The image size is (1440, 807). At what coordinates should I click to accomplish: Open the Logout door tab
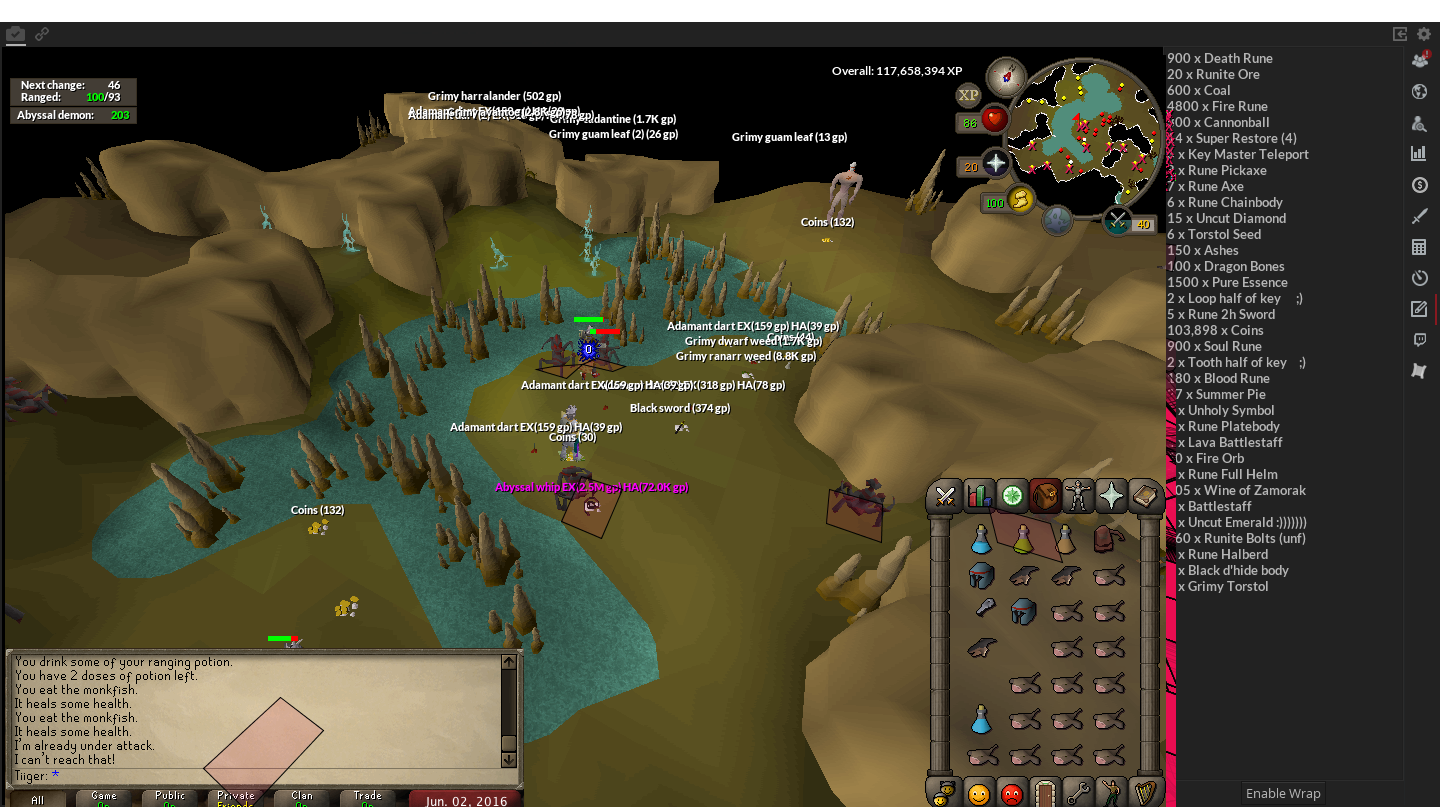coord(1045,794)
